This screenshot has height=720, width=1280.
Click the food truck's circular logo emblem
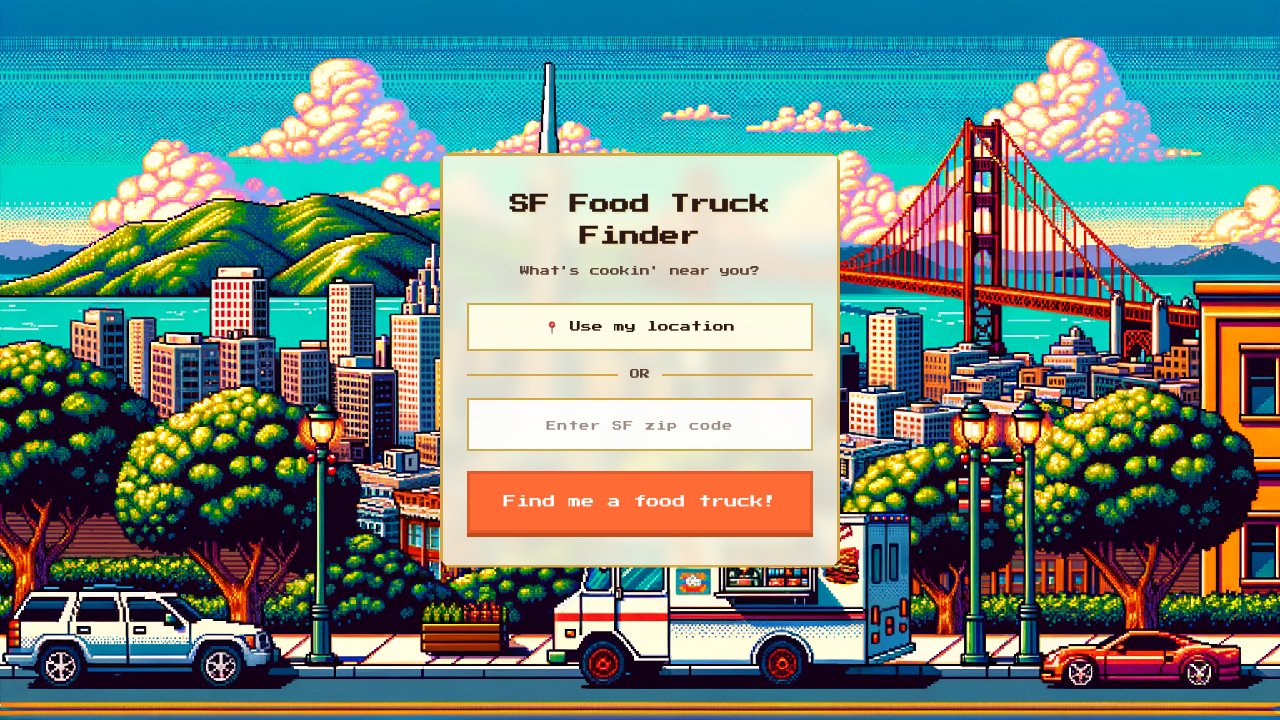pos(692,581)
